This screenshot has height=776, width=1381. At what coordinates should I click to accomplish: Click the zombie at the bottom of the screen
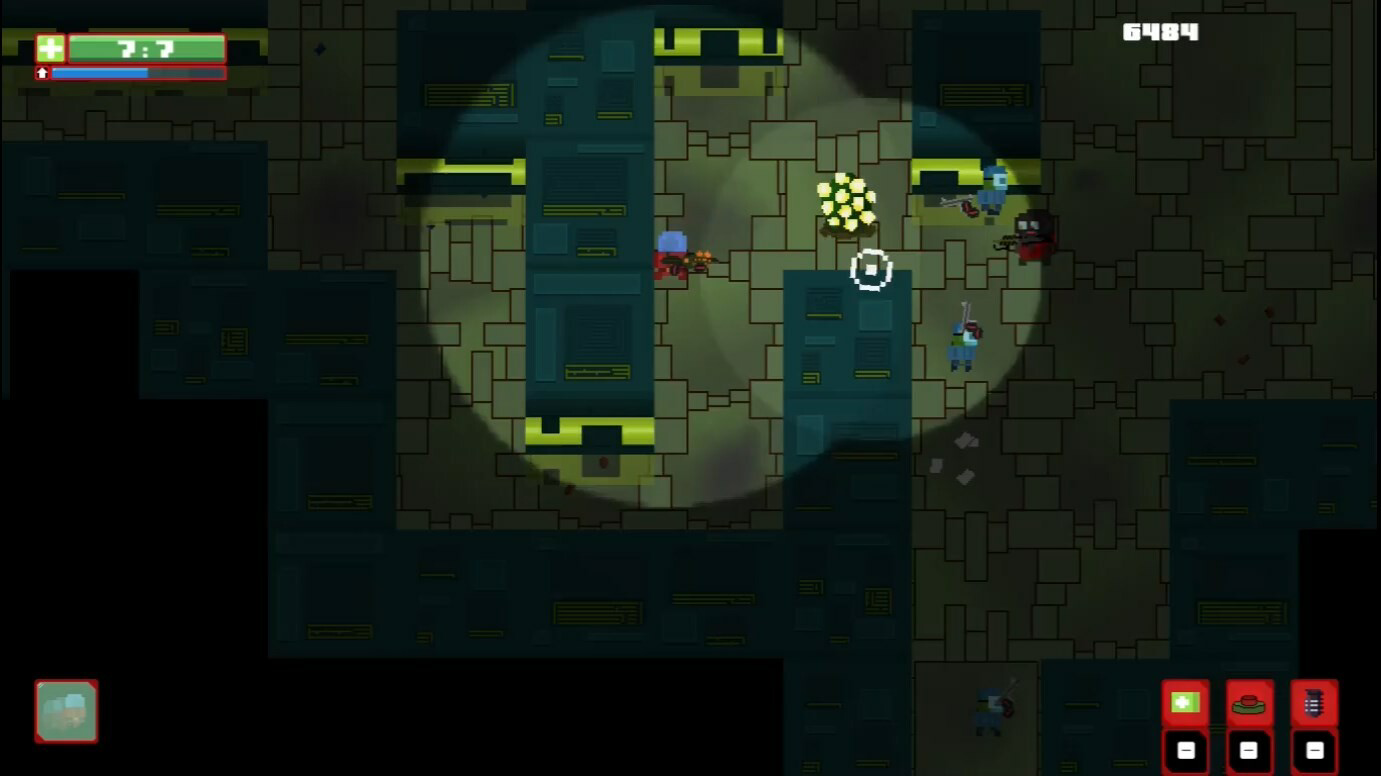(x=989, y=713)
